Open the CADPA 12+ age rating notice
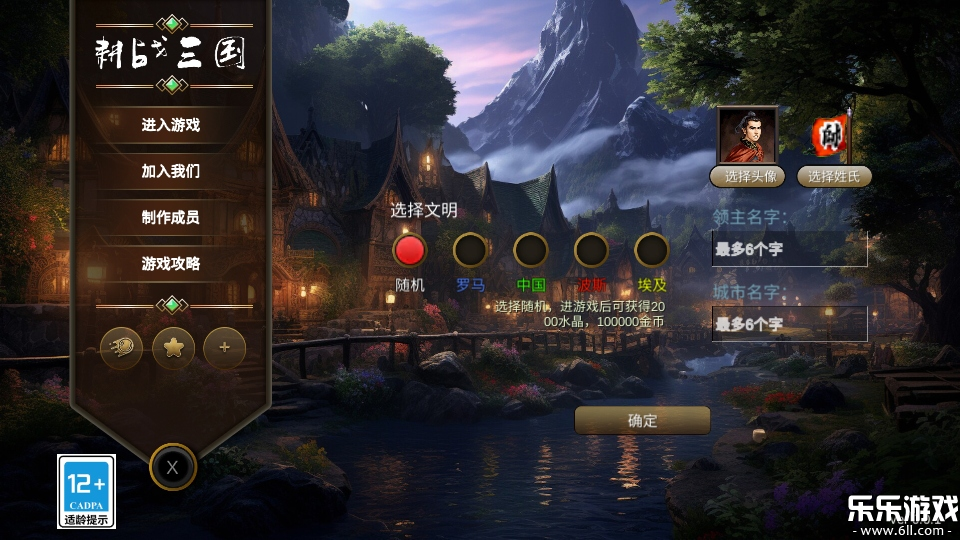The image size is (960, 540). click(86, 491)
